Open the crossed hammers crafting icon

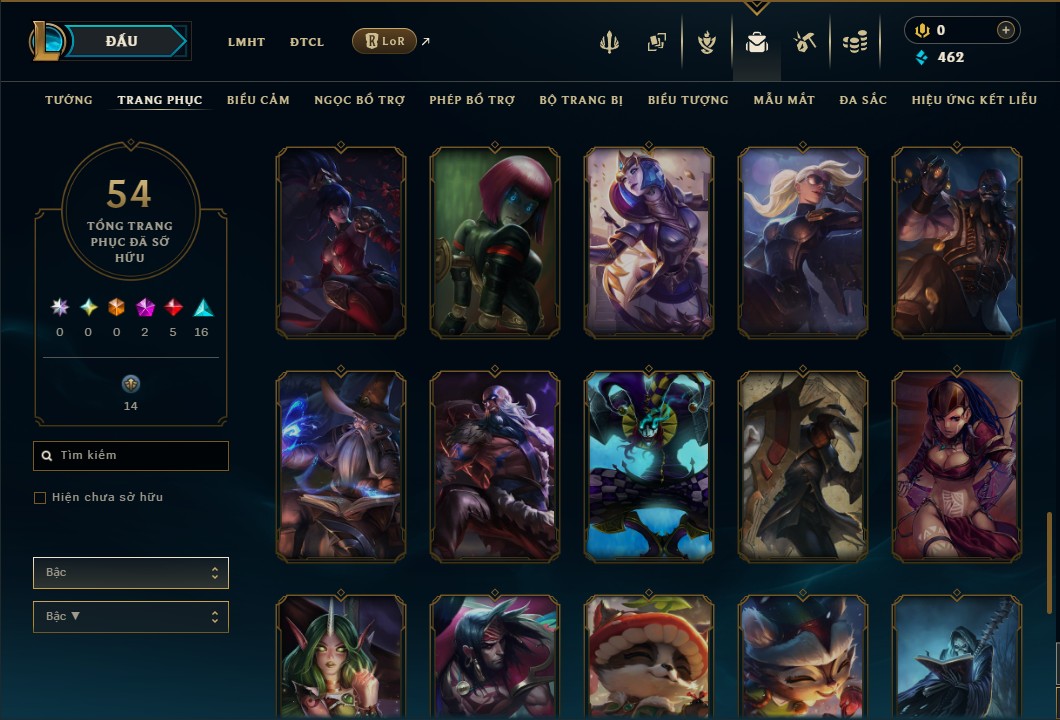(x=805, y=42)
